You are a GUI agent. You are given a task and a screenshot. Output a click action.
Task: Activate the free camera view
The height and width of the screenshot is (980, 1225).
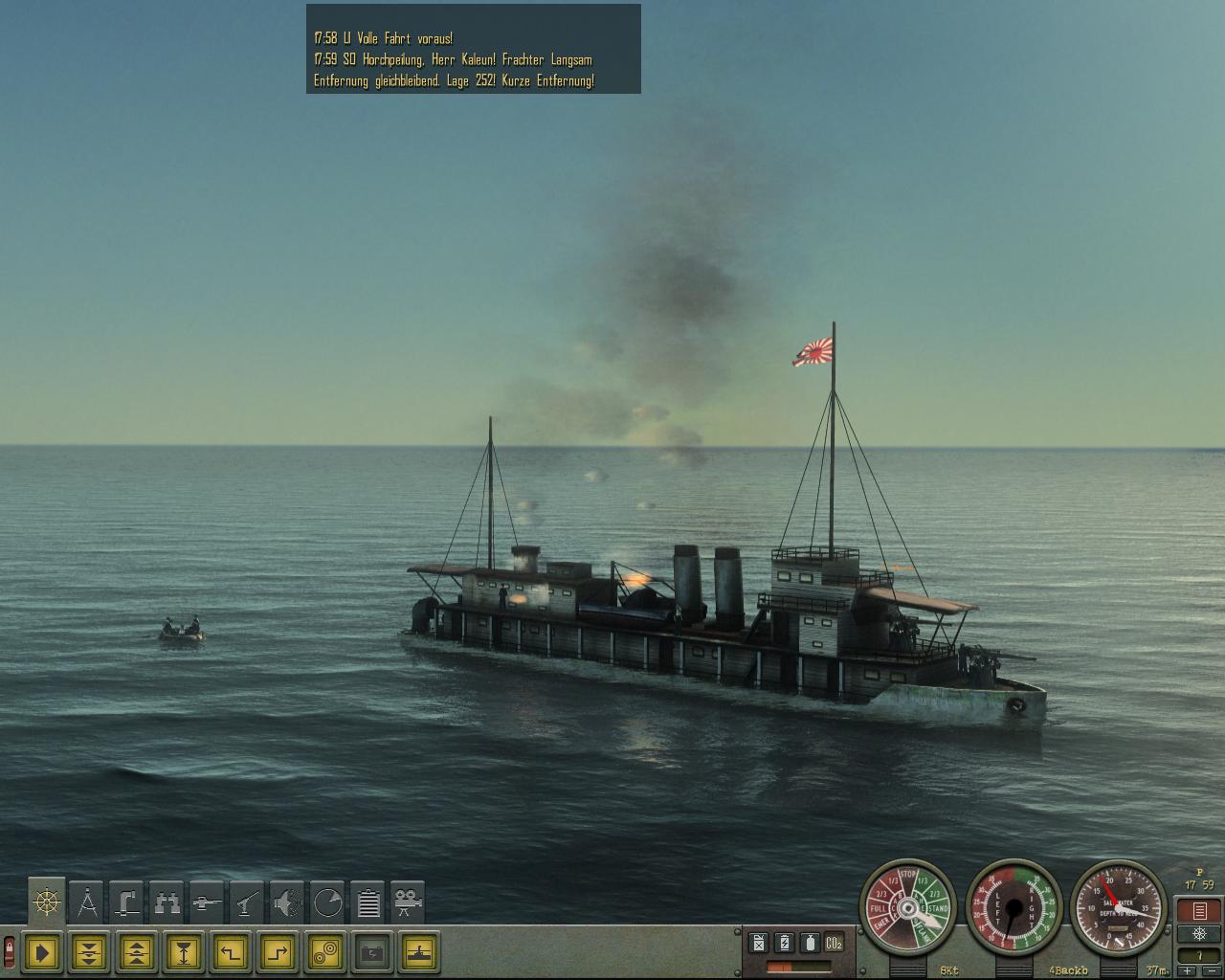tap(409, 902)
